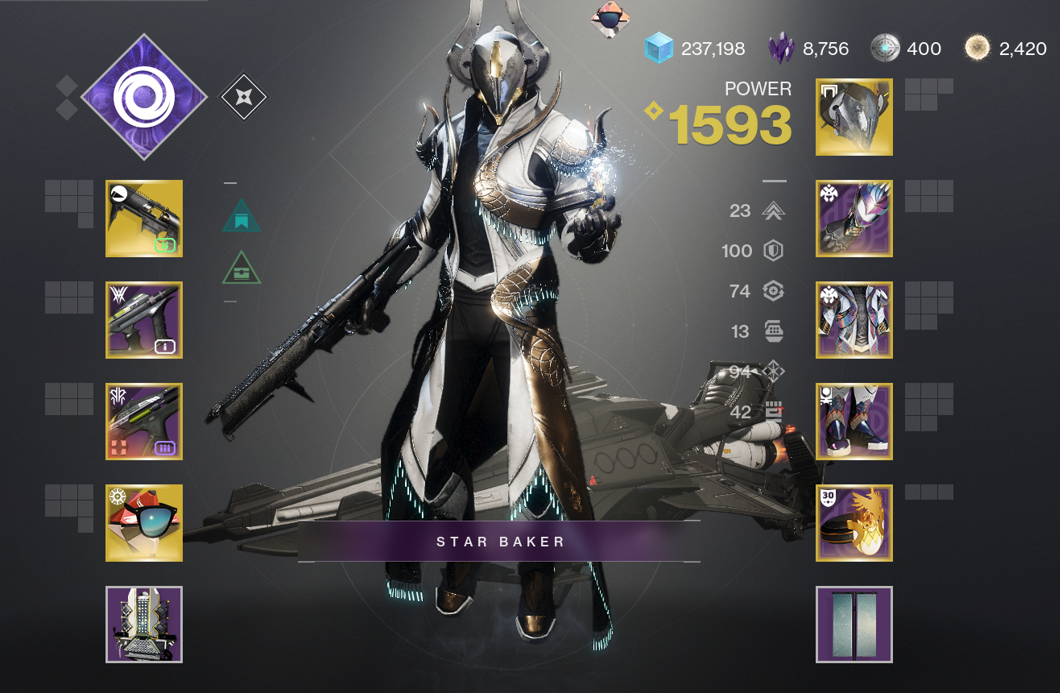Open the tower building slot at bottom left
This screenshot has width=1060, height=693.
pyautogui.click(x=144, y=624)
